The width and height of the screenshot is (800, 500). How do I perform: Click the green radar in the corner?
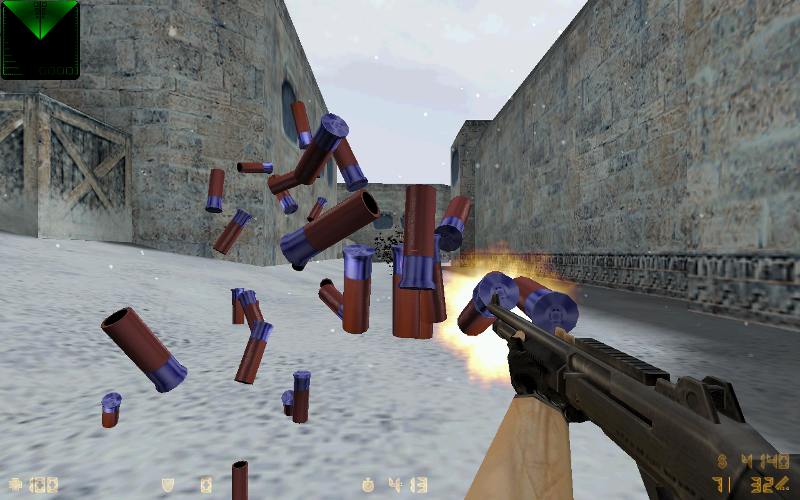[40, 38]
